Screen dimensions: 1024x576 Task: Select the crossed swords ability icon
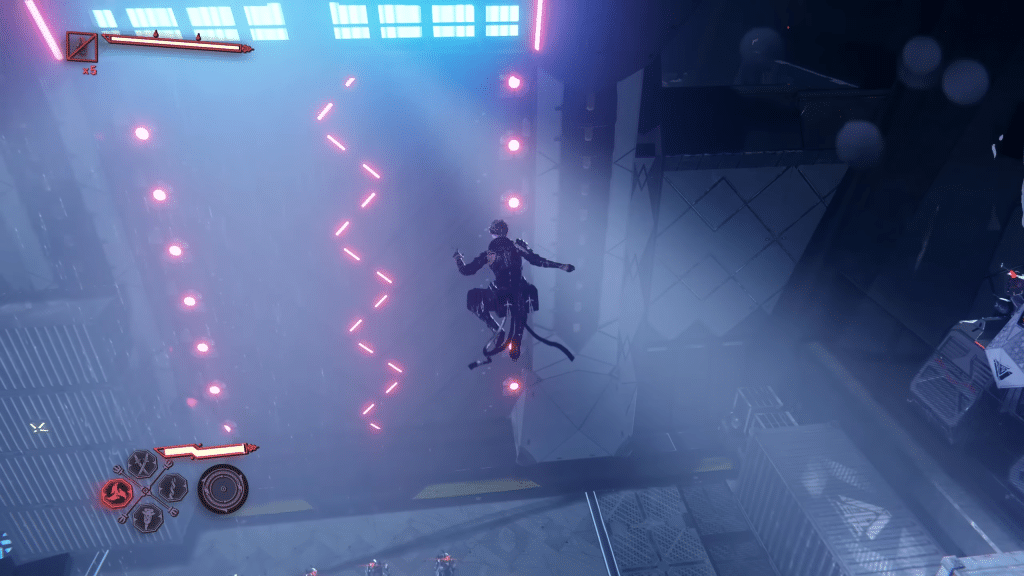(x=143, y=465)
